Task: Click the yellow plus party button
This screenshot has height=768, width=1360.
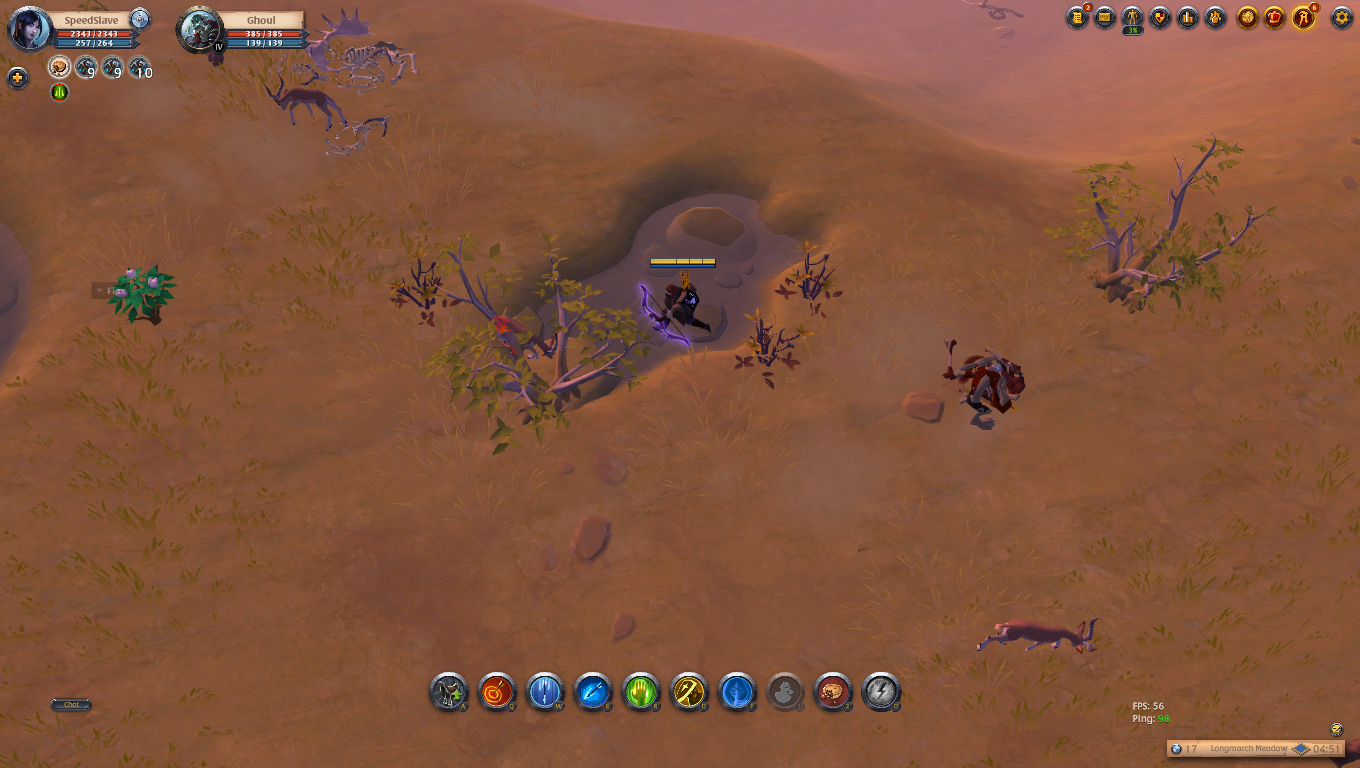Action: tap(18, 78)
